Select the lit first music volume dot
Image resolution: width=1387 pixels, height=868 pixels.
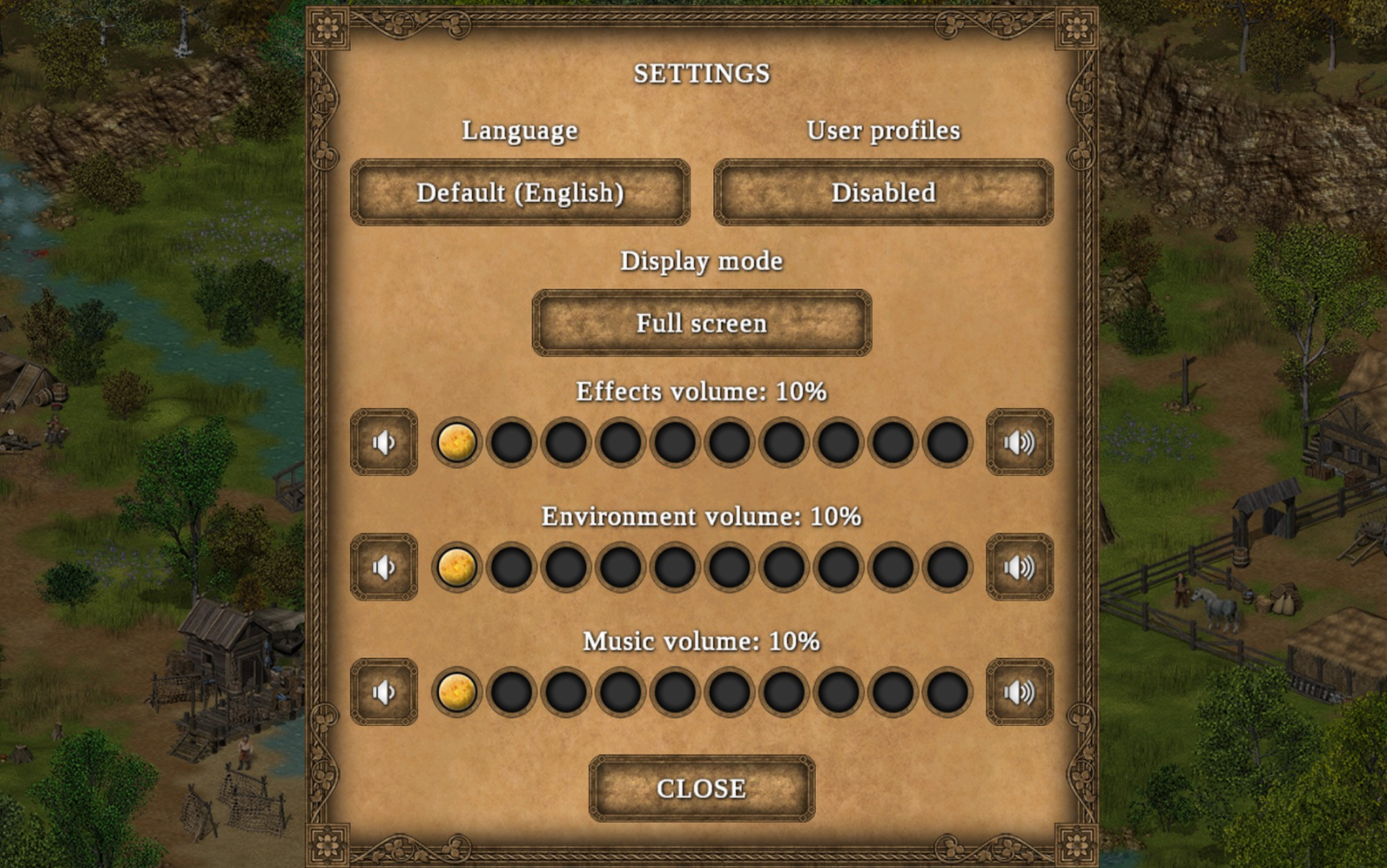tap(457, 692)
